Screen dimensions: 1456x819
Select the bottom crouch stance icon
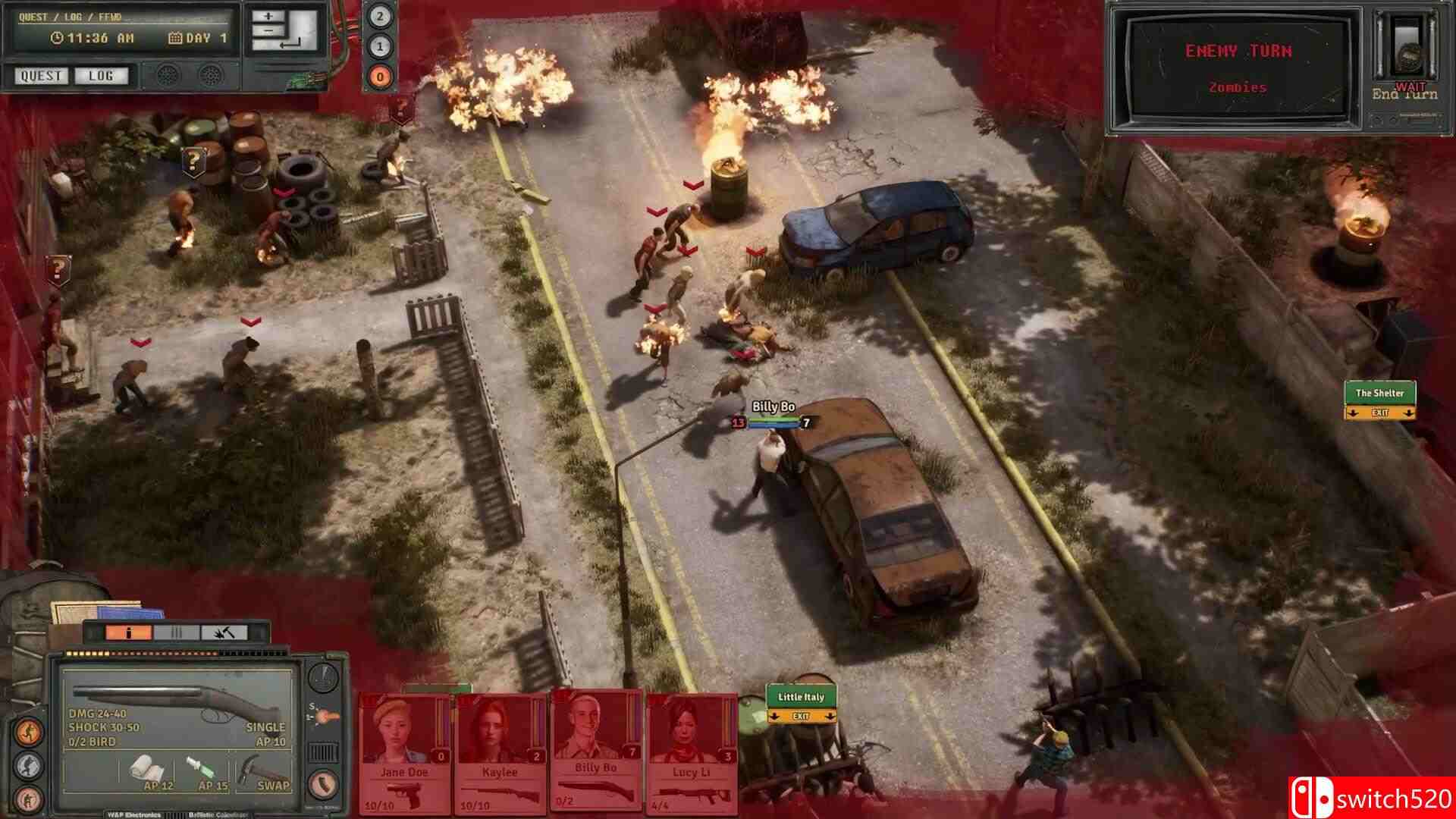pos(29,799)
